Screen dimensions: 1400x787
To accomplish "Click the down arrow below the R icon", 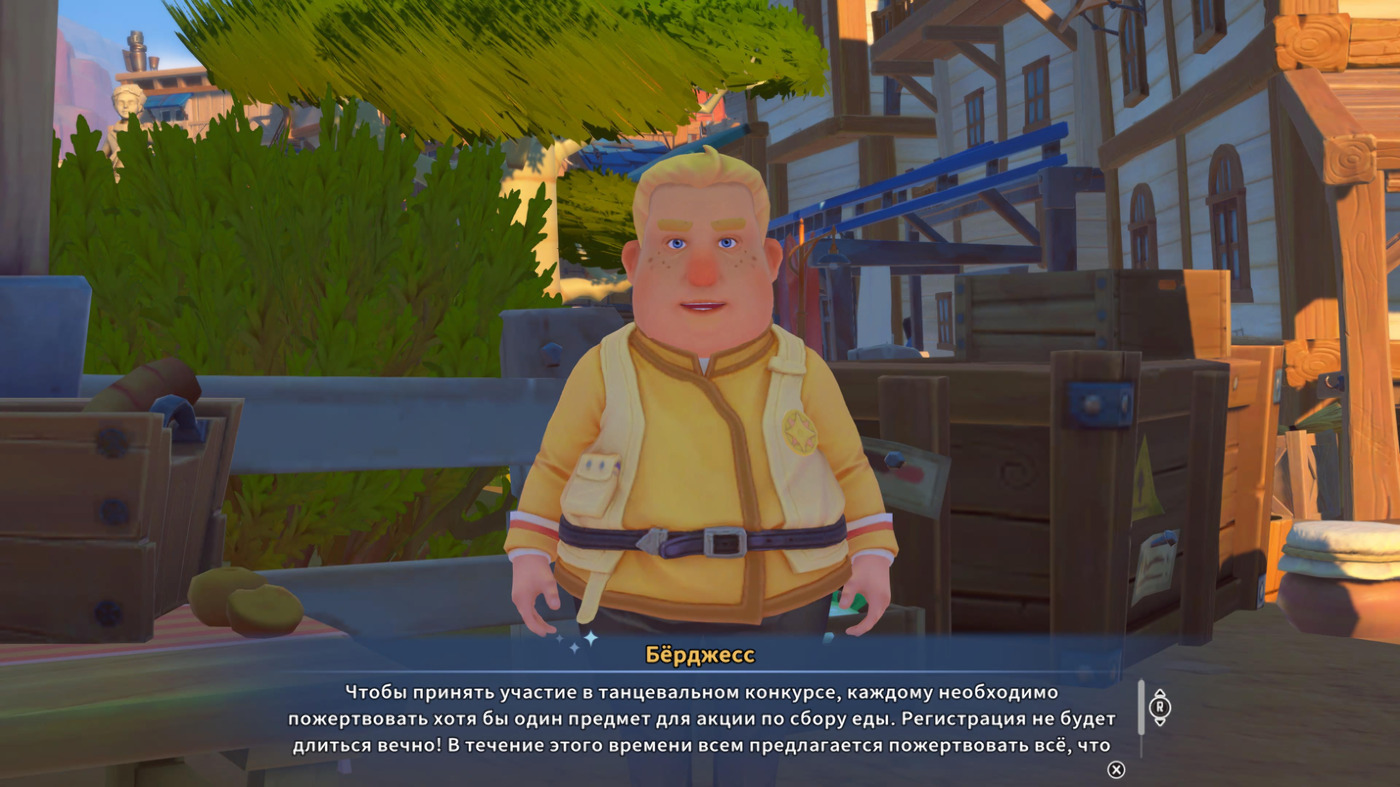I will pos(1161,723).
